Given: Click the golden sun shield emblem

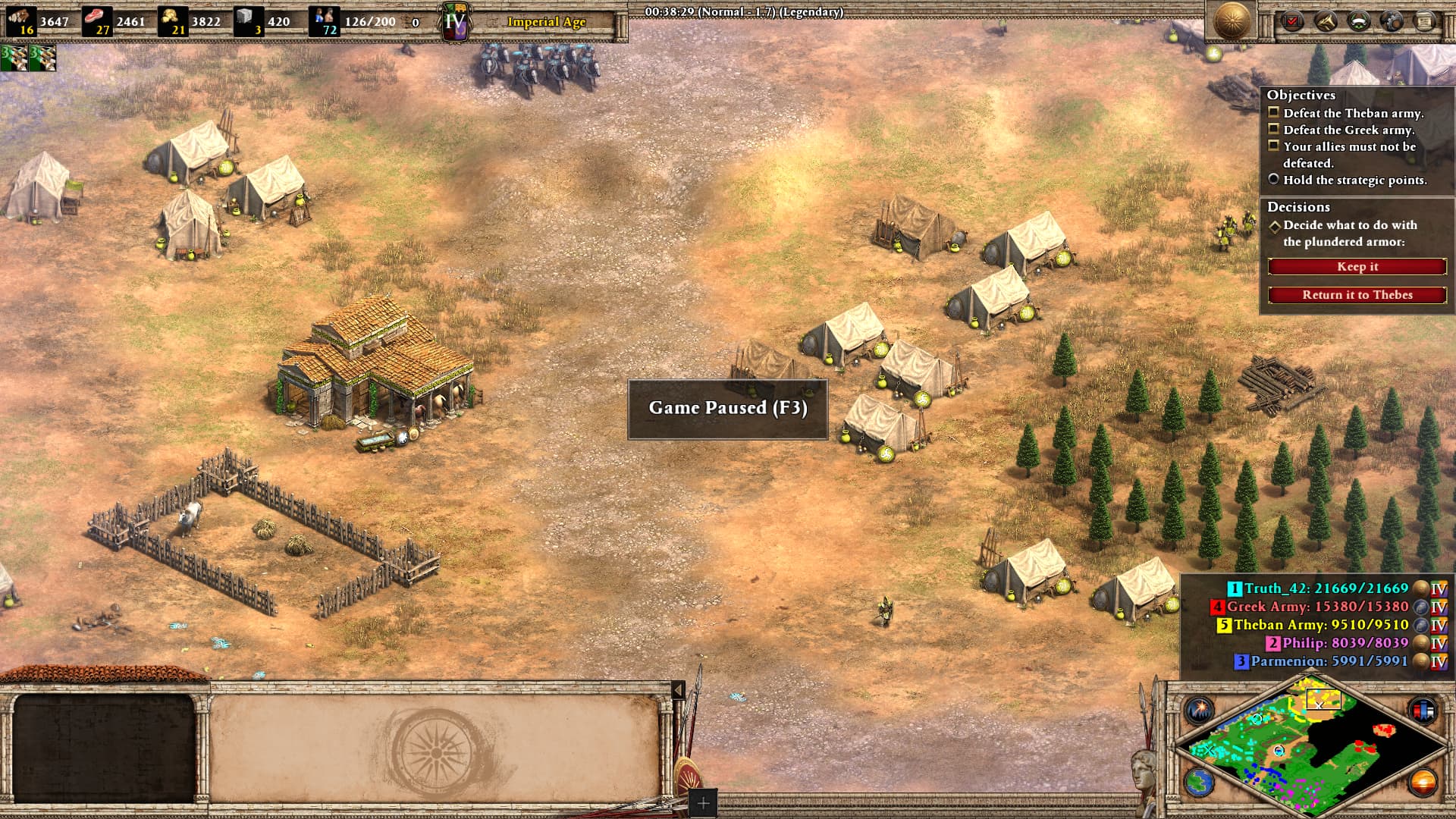Looking at the screenshot, I should 1232,20.
